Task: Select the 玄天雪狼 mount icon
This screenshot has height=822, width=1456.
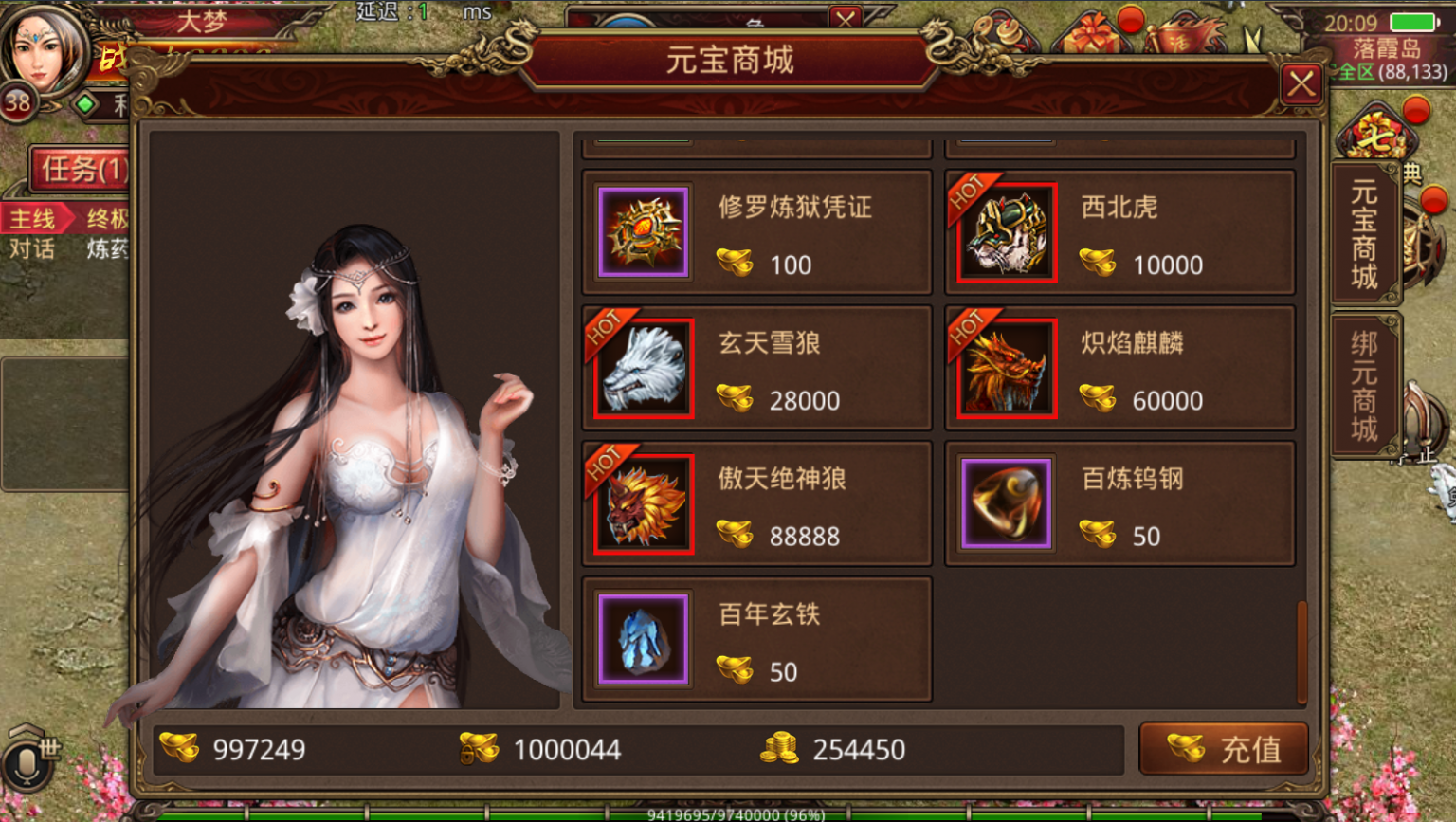Action: 643,369
